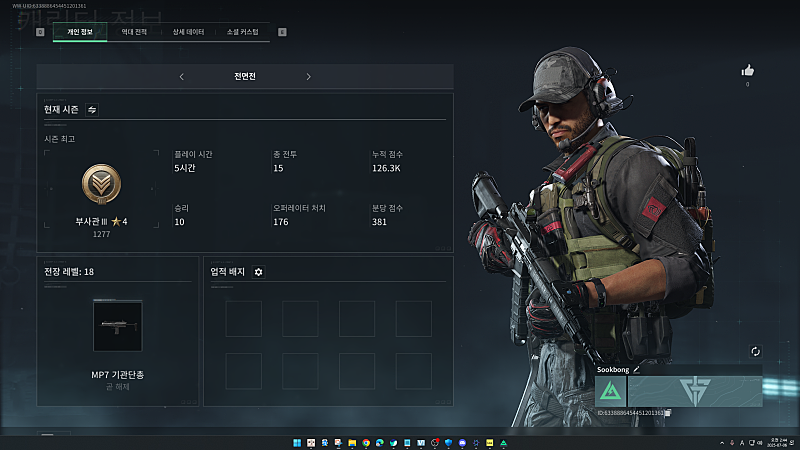The width and height of the screenshot is (800, 450).
Task: Give a thumbs-up like
Action: click(747, 70)
